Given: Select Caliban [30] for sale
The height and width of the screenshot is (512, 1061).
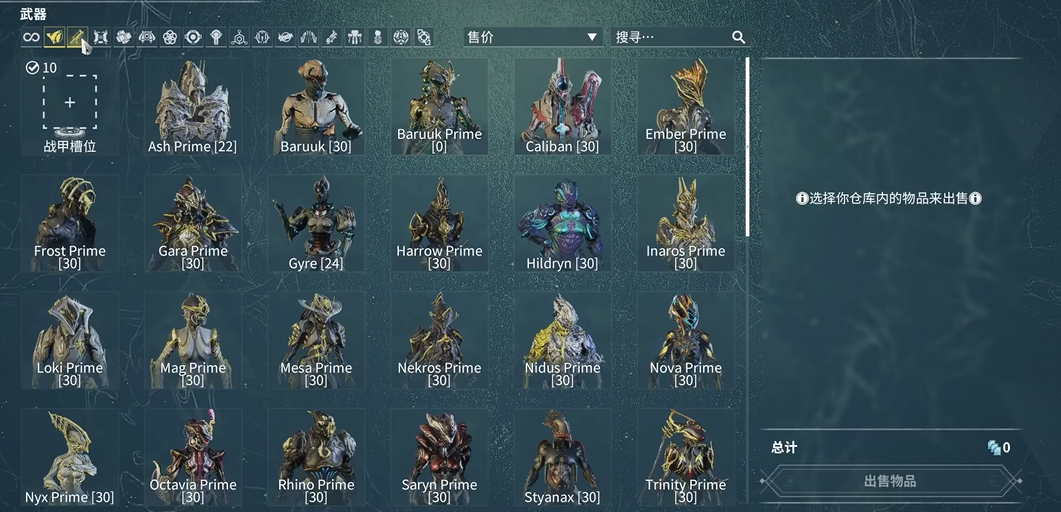Looking at the screenshot, I should point(562,107).
